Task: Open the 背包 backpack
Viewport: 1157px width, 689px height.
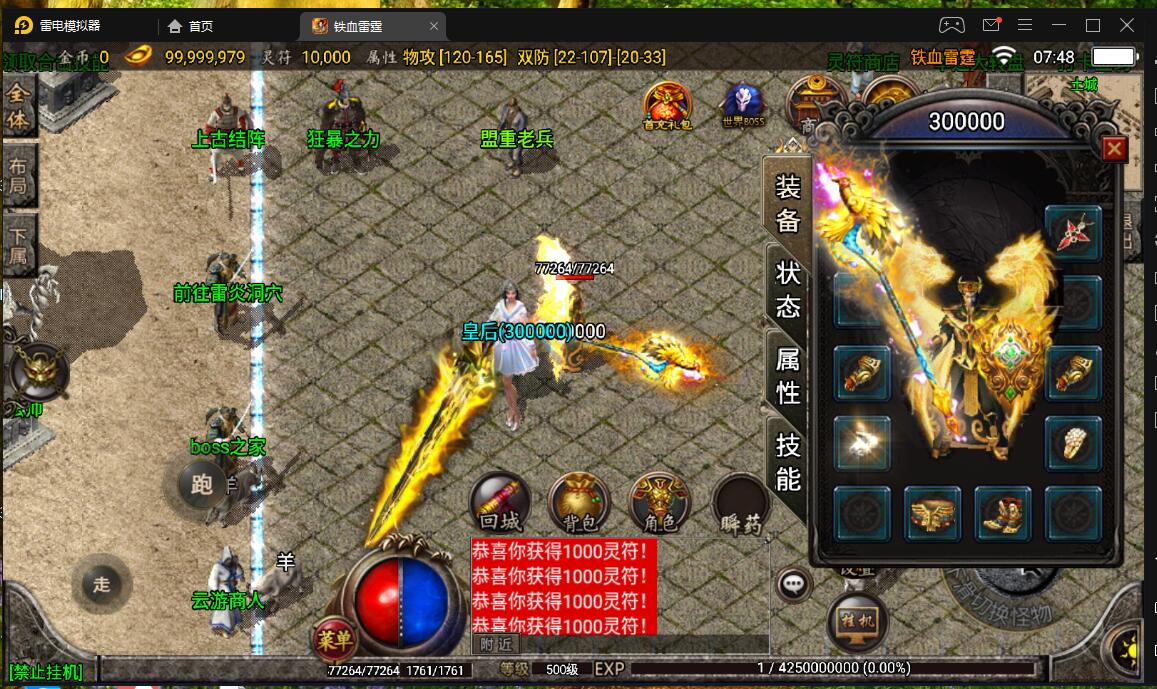Action: [x=579, y=502]
